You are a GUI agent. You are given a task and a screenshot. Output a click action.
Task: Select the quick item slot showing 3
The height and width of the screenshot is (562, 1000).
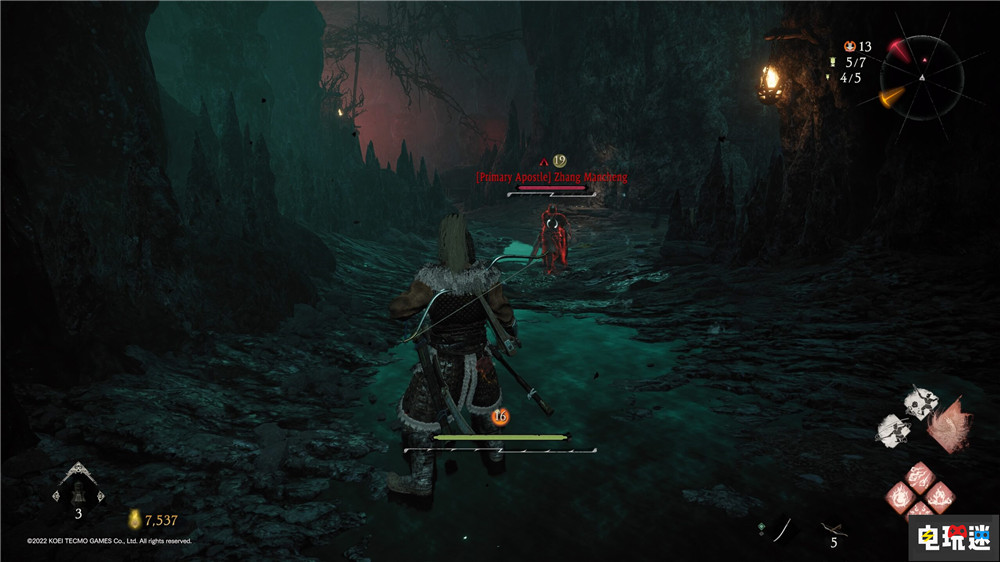78,486
